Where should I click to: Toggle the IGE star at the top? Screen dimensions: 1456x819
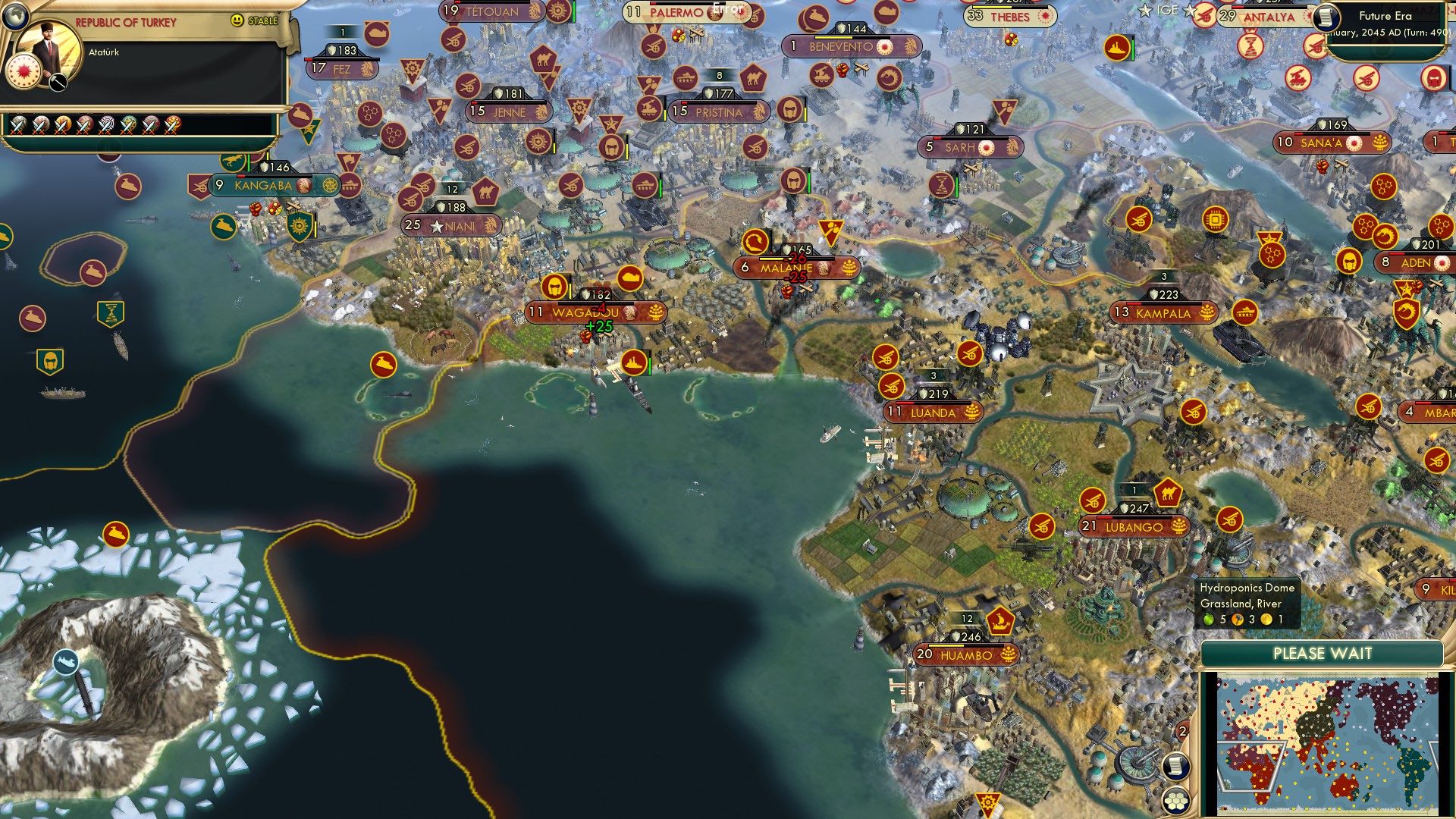tap(1145, 10)
